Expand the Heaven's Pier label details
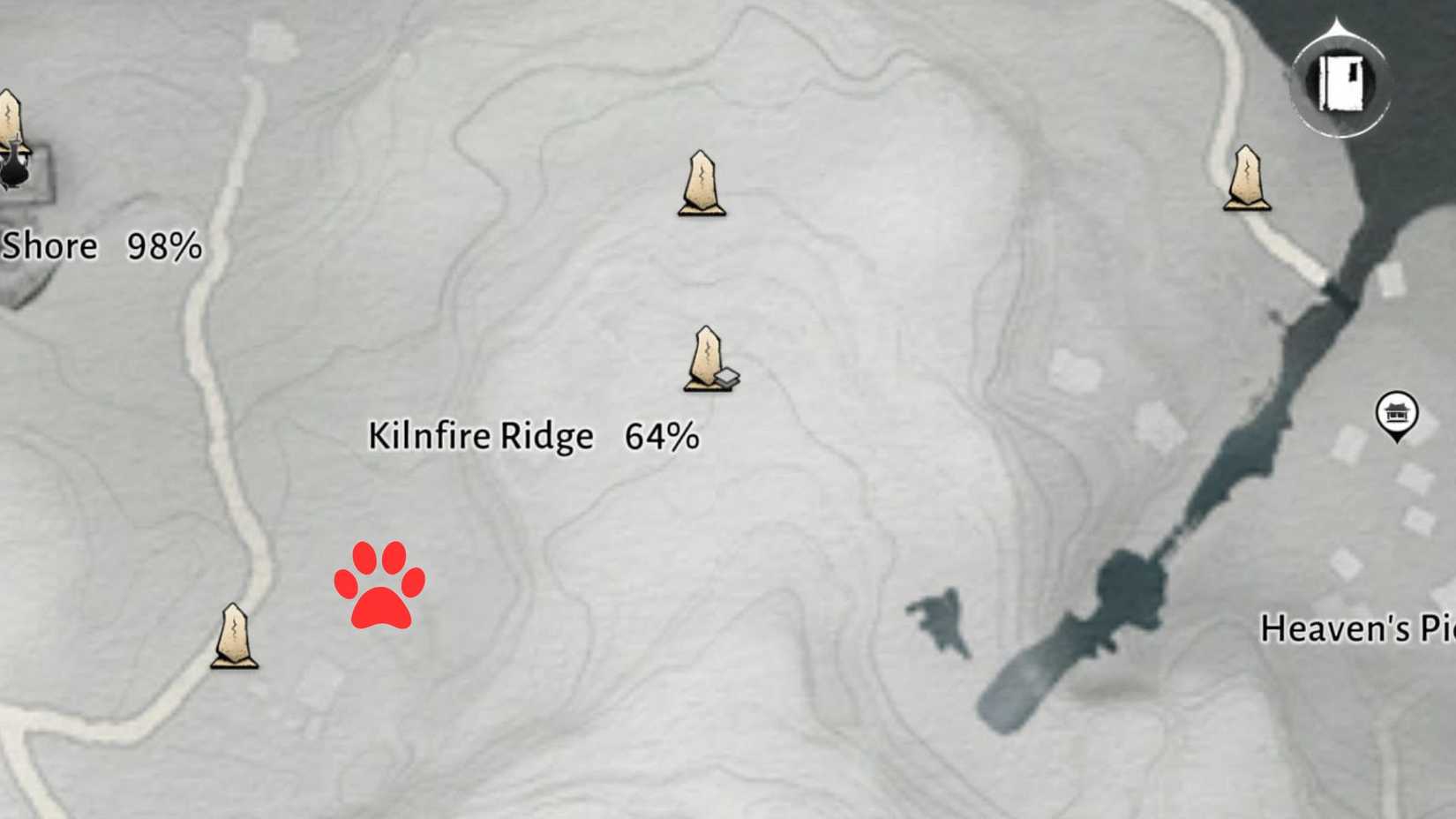 tap(1359, 628)
